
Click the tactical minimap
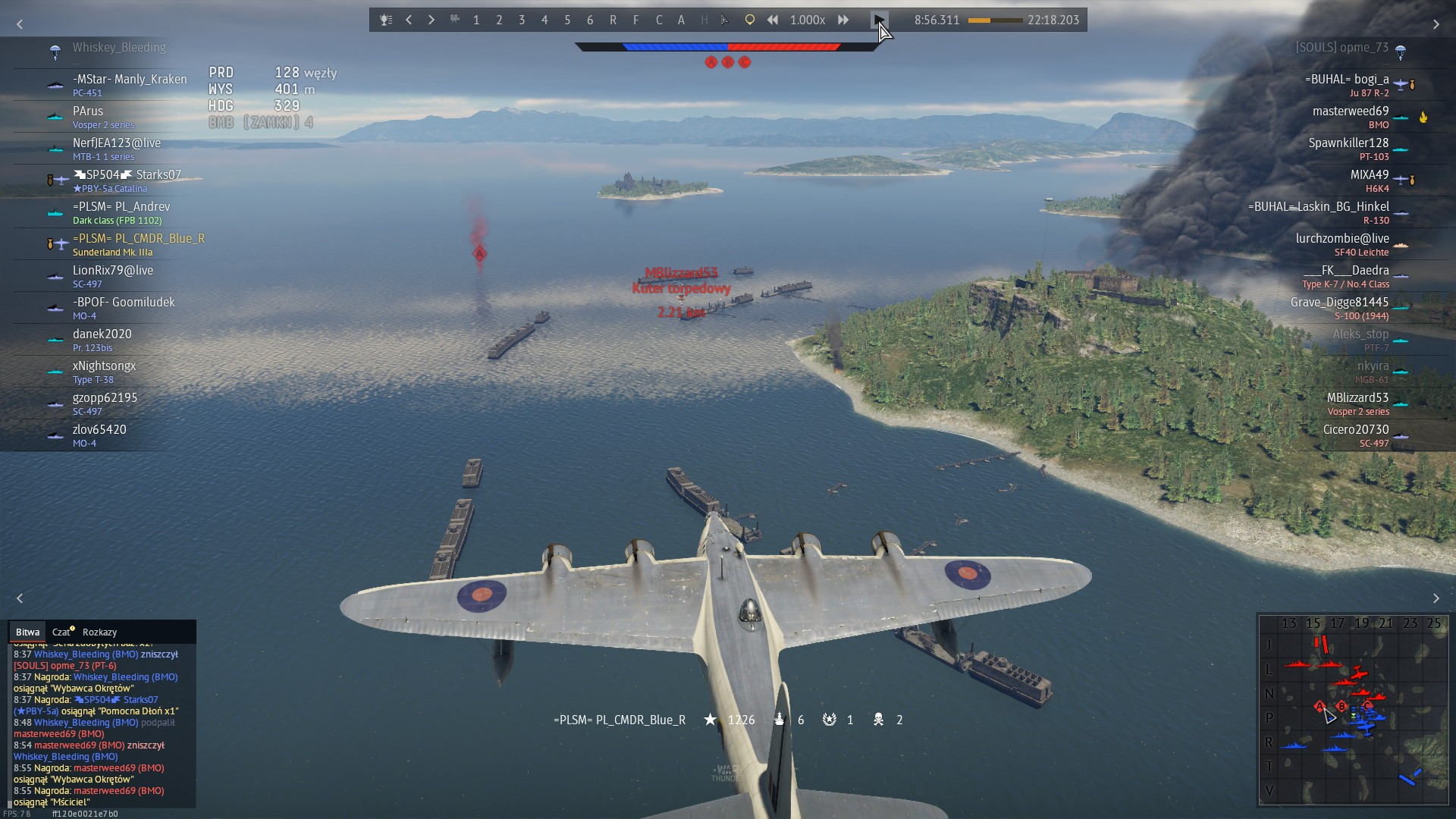pos(1353,710)
